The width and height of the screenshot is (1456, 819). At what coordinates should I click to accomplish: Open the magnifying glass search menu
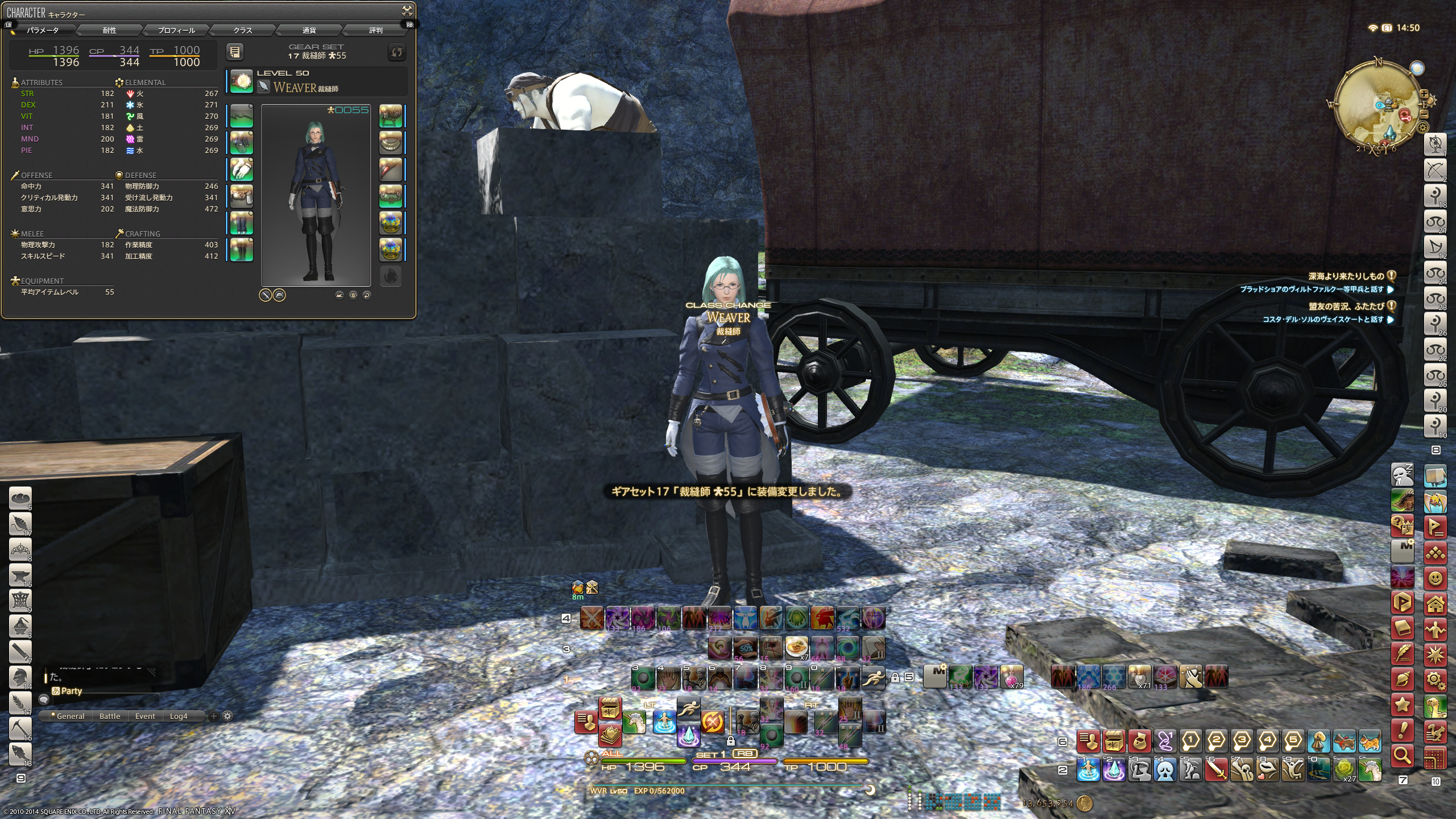1403,756
